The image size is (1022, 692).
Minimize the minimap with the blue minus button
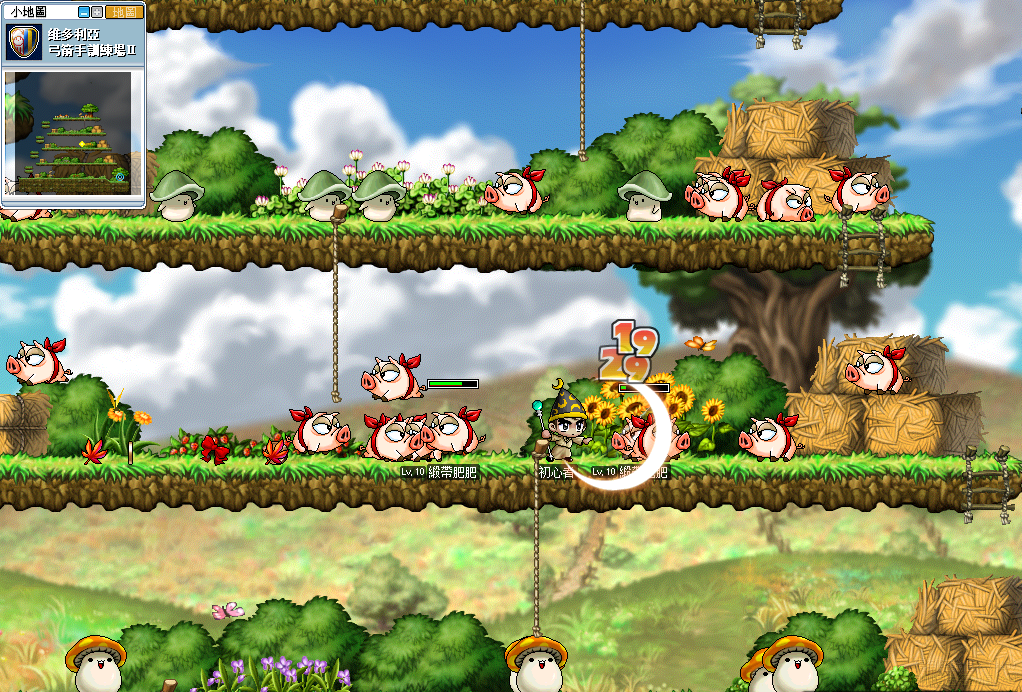pyautogui.click(x=84, y=12)
